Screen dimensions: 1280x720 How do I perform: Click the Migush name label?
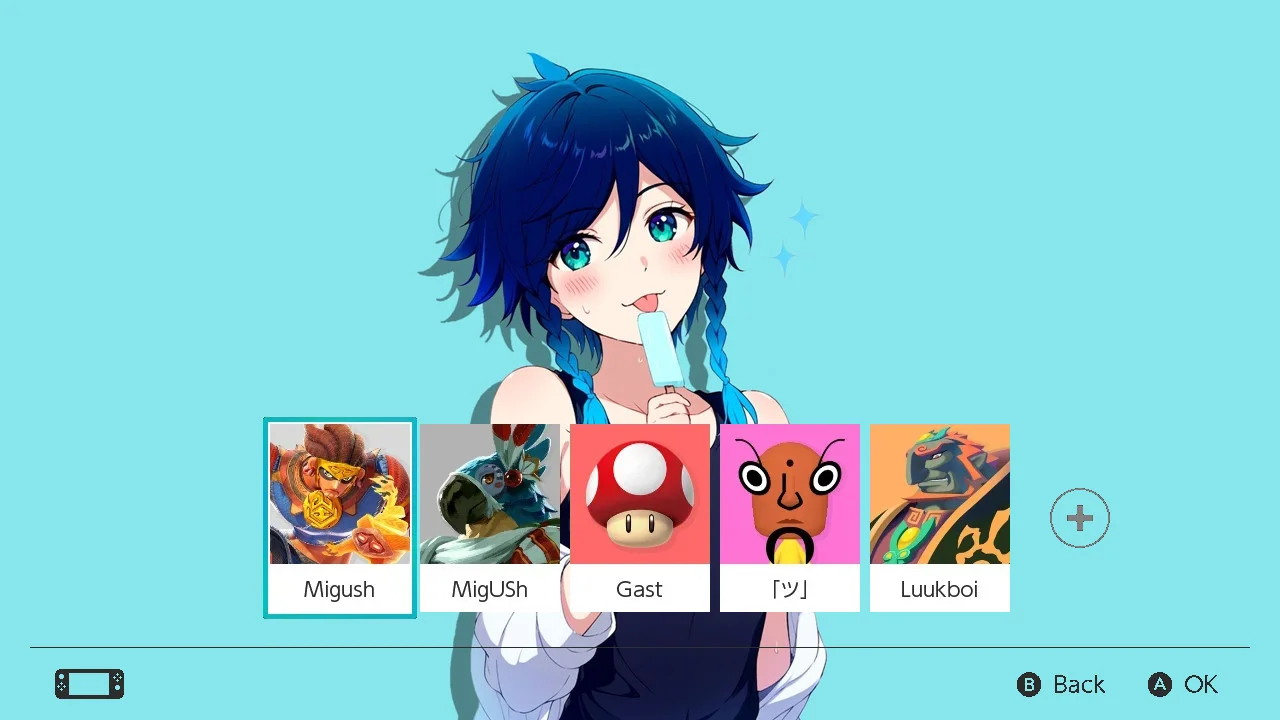pyautogui.click(x=340, y=589)
